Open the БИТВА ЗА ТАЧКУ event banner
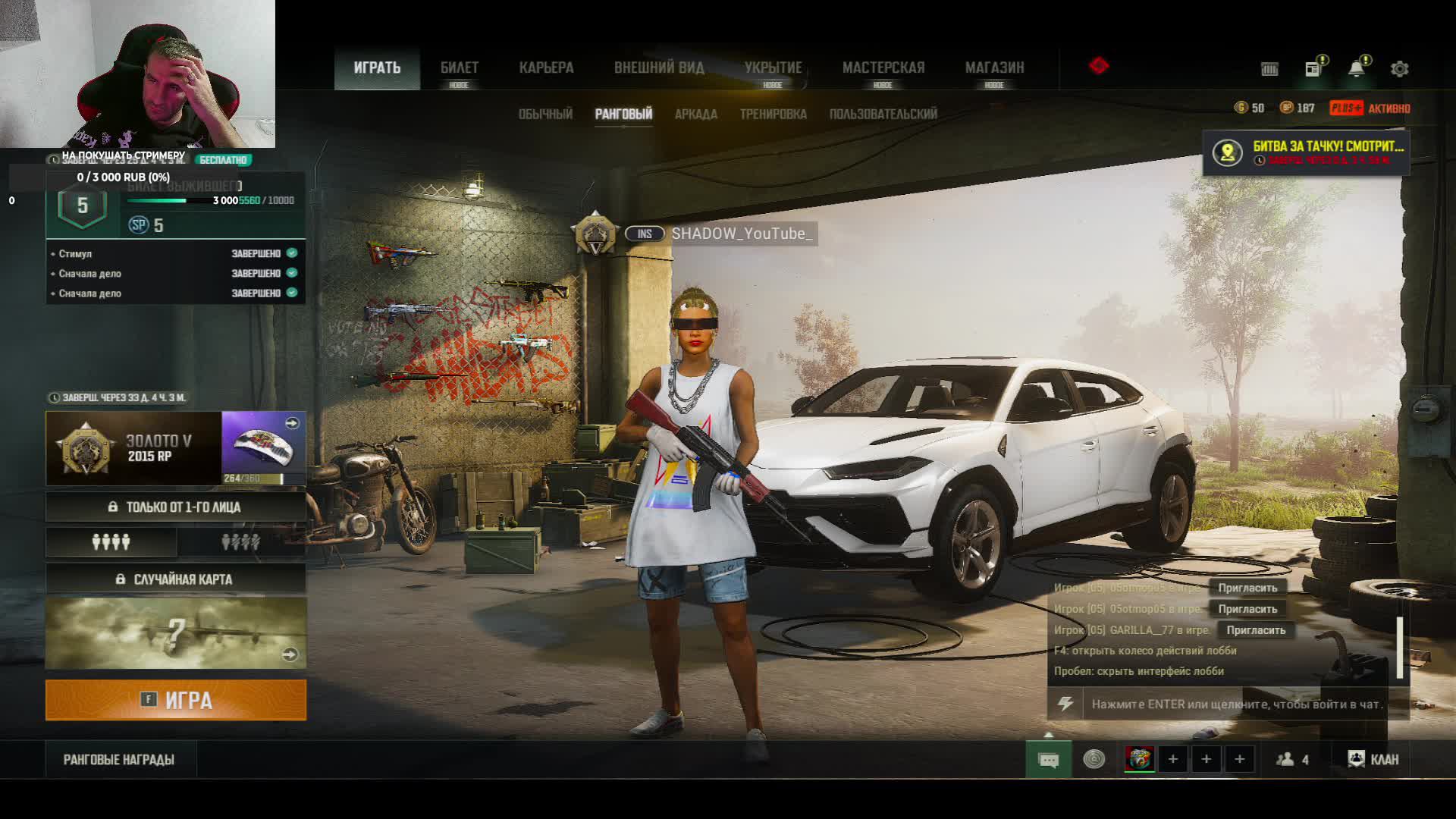The width and height of the screenshot is (1456, 819). click(1306, 152)
